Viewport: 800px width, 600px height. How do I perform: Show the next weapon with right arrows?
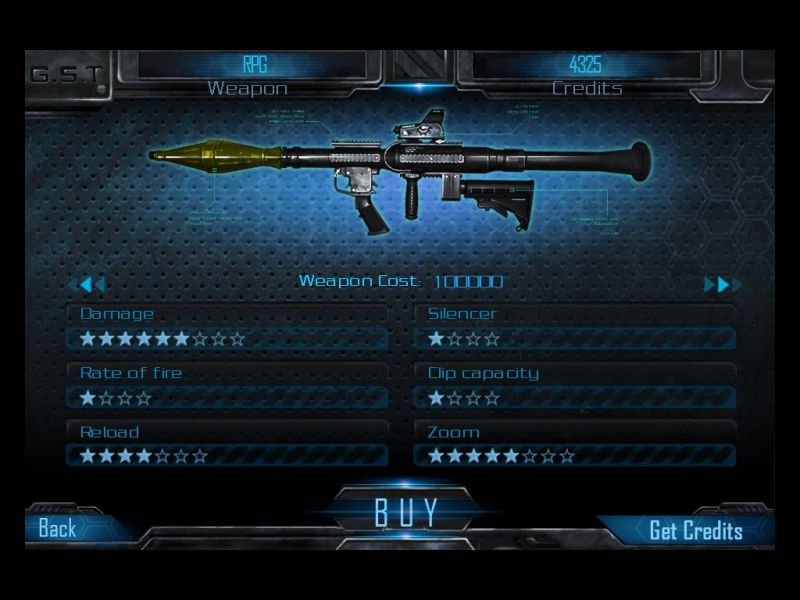[x=718, y=284]
